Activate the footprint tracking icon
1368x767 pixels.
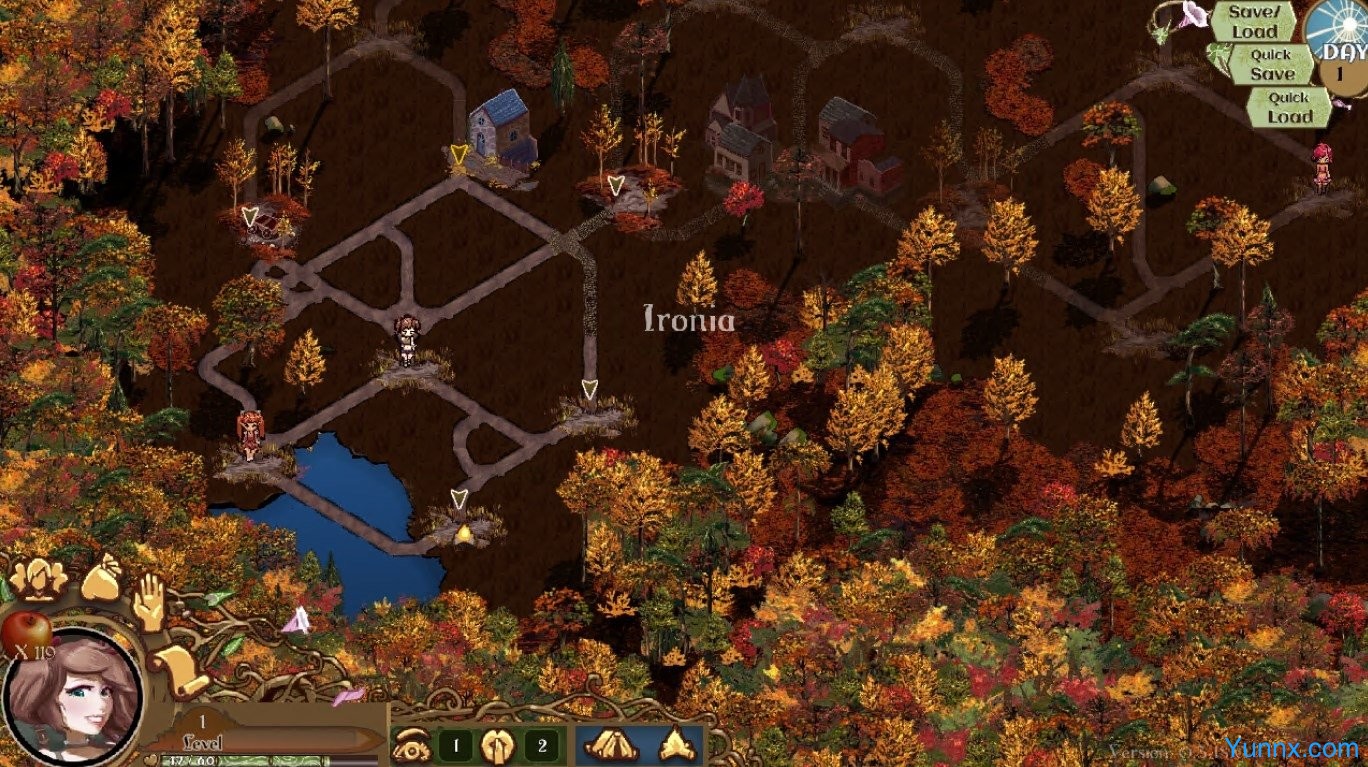click(x=497, y=744)
